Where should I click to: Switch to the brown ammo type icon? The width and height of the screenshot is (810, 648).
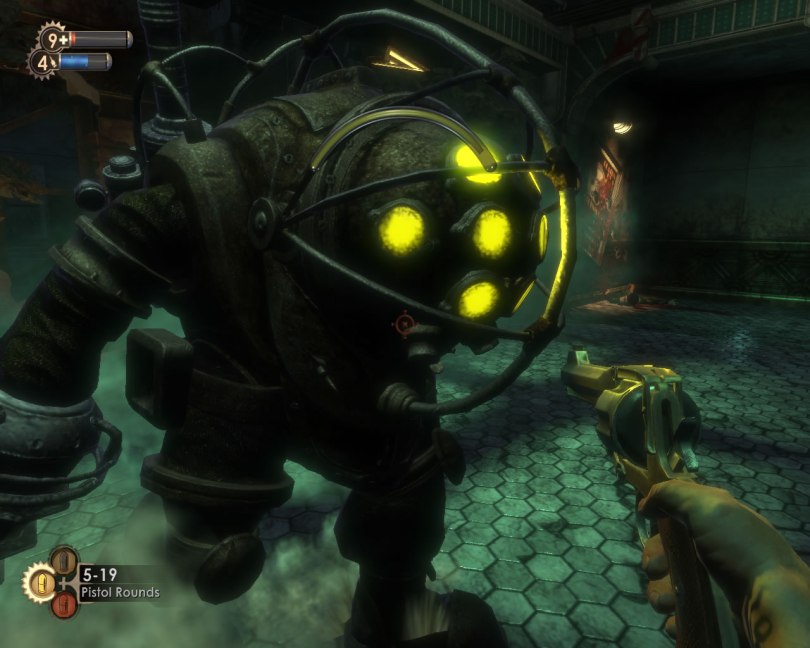point(64,560)
